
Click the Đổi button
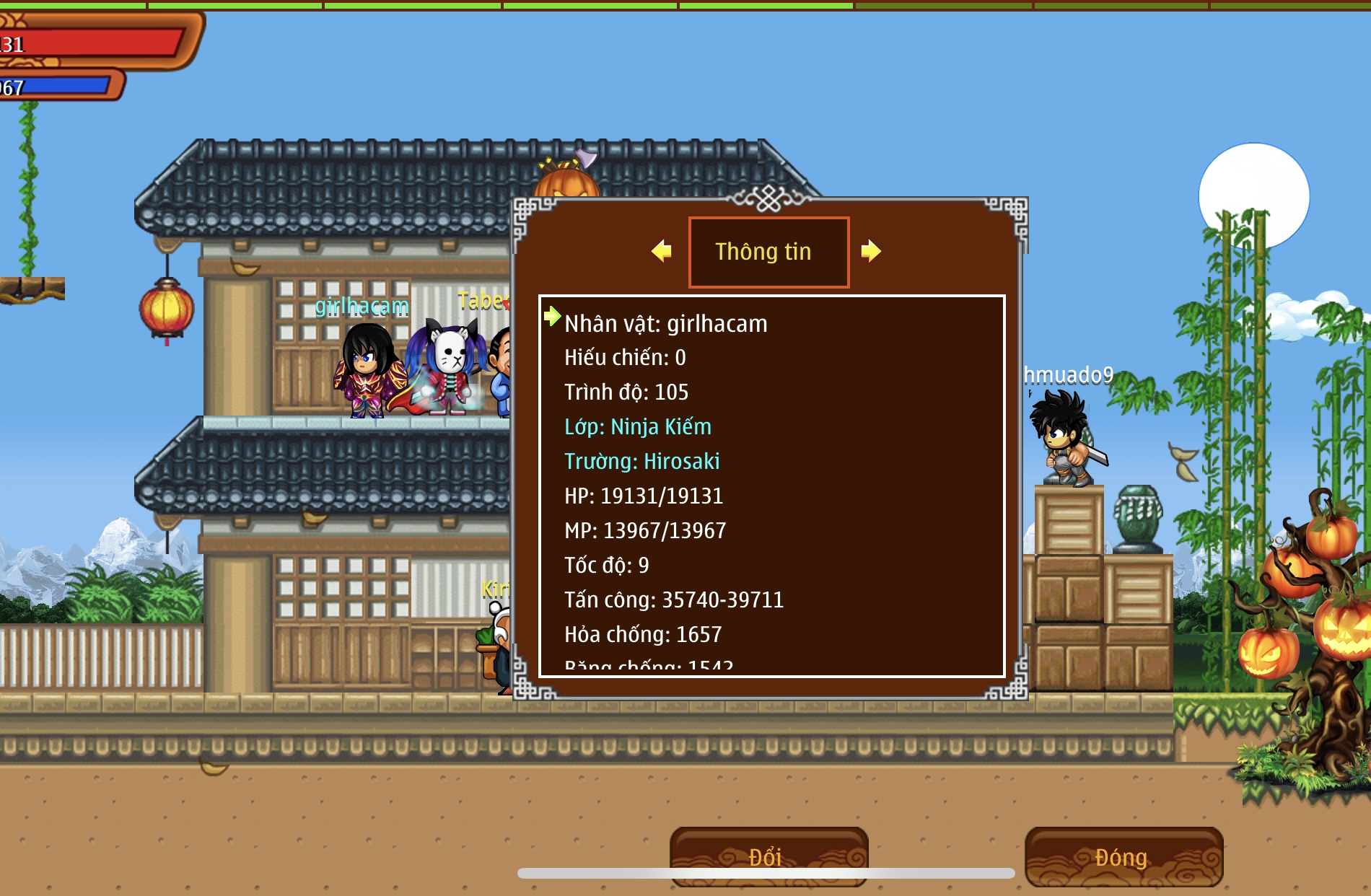coord(768,856)
